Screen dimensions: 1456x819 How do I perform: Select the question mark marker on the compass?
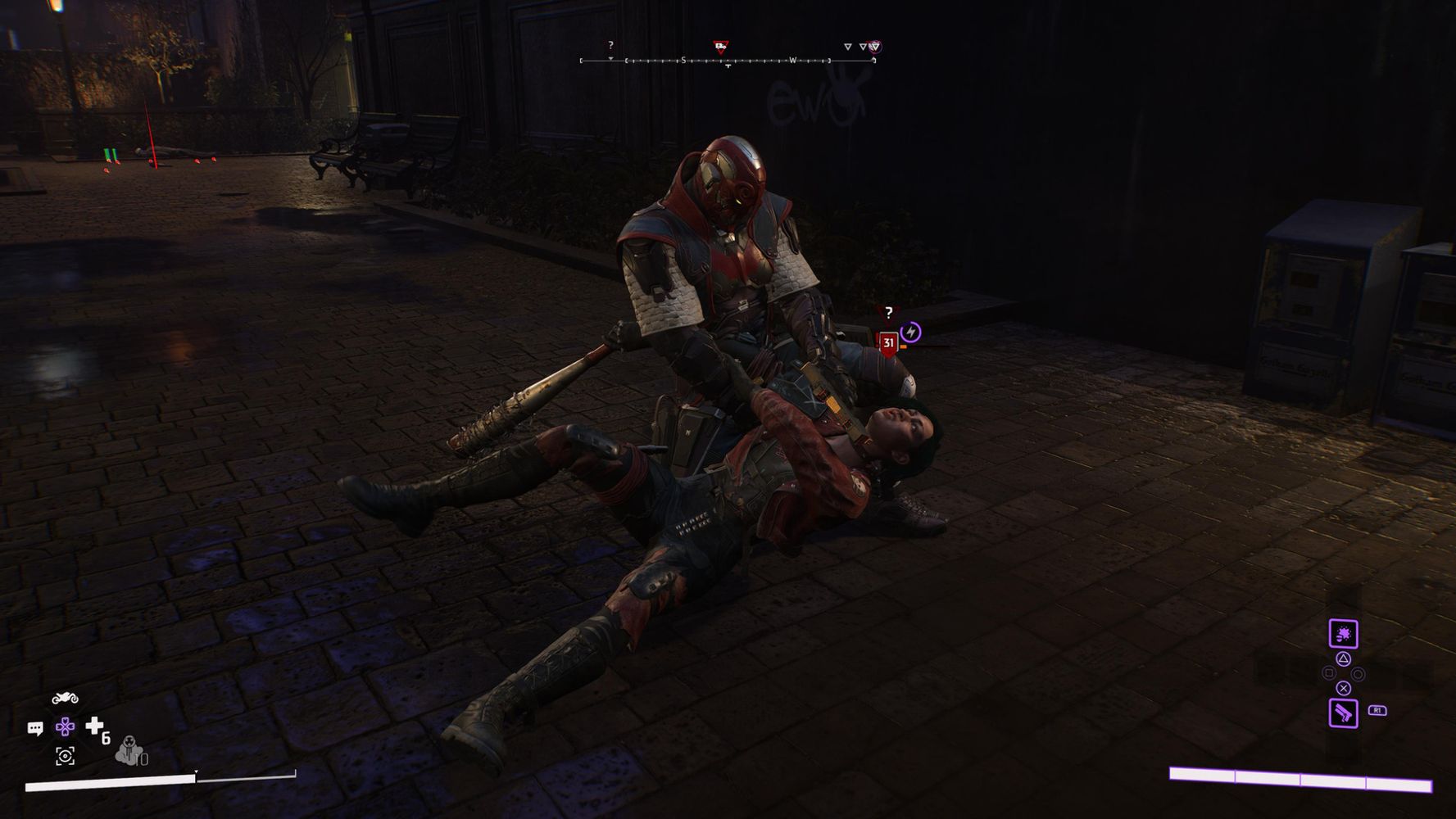click(x=610, y=46)
